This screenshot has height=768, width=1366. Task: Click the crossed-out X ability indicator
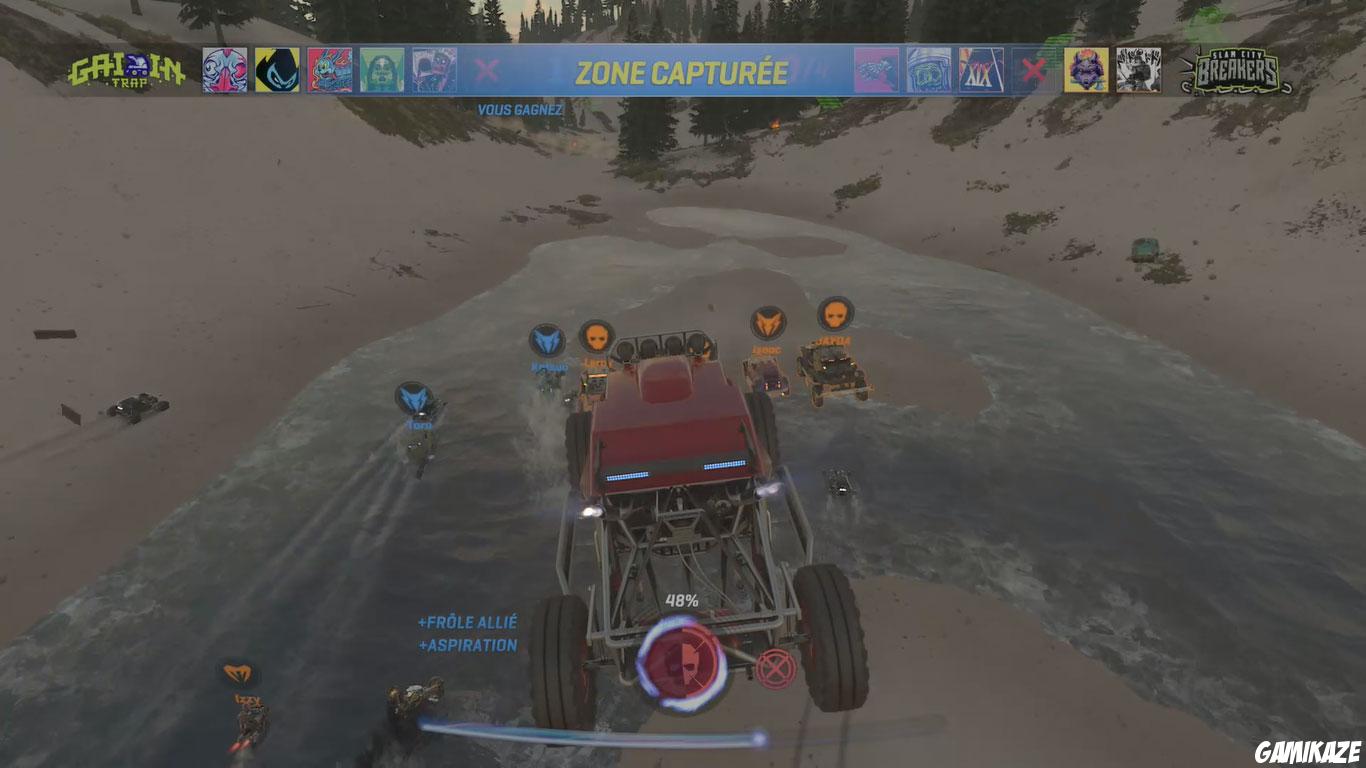(x=776, y=668)
